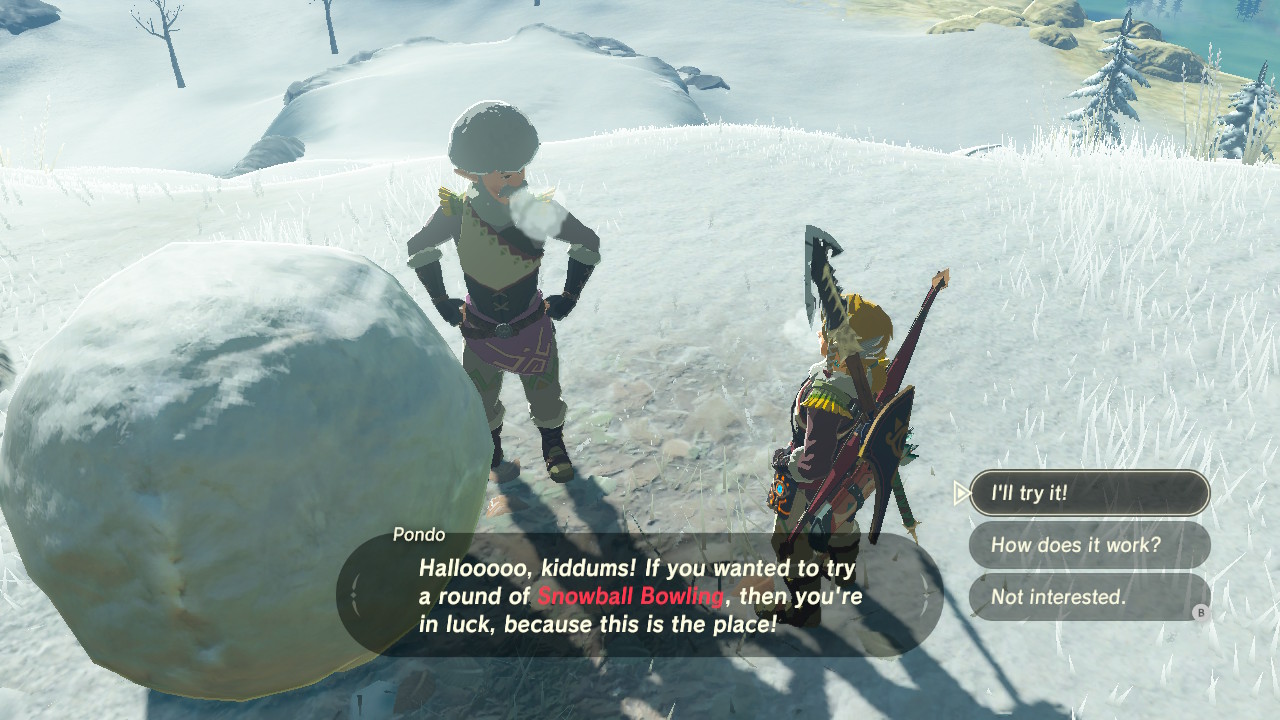Pick "Not interested." to decline Snowball Bowling
The width and height of the screenshot is (1280, 720).
coord(1089,597)
